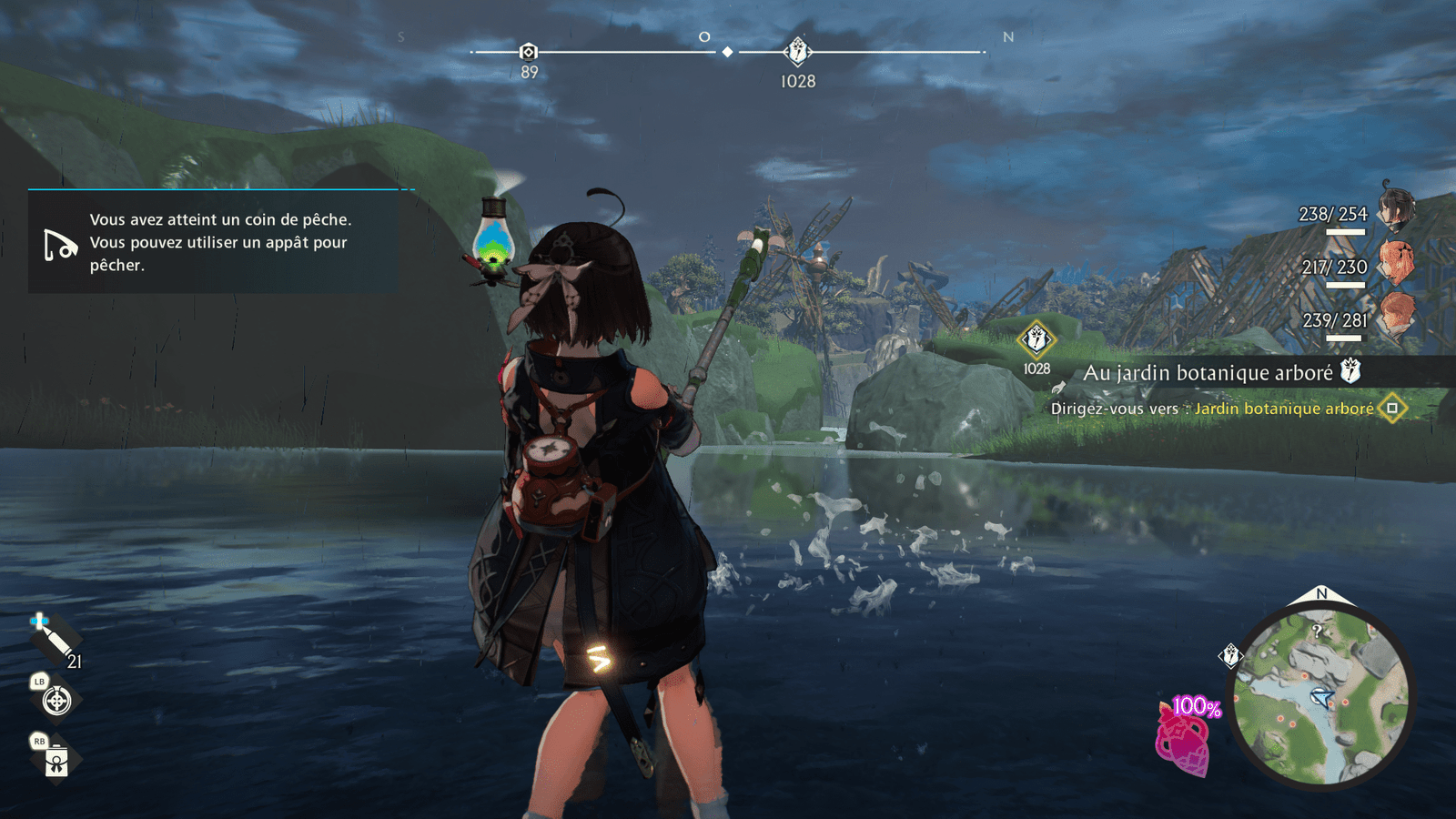This screenshot has width=1456, height=819.
Task: Click the floating quest waypoint marker labeled 1028
Action: (x=1036, y=340)
